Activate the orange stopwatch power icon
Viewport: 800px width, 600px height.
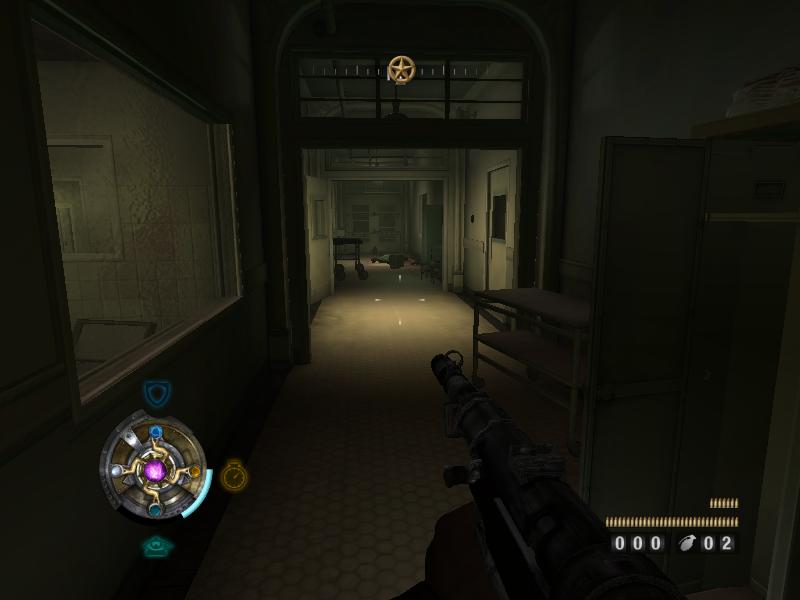point(234,475)
